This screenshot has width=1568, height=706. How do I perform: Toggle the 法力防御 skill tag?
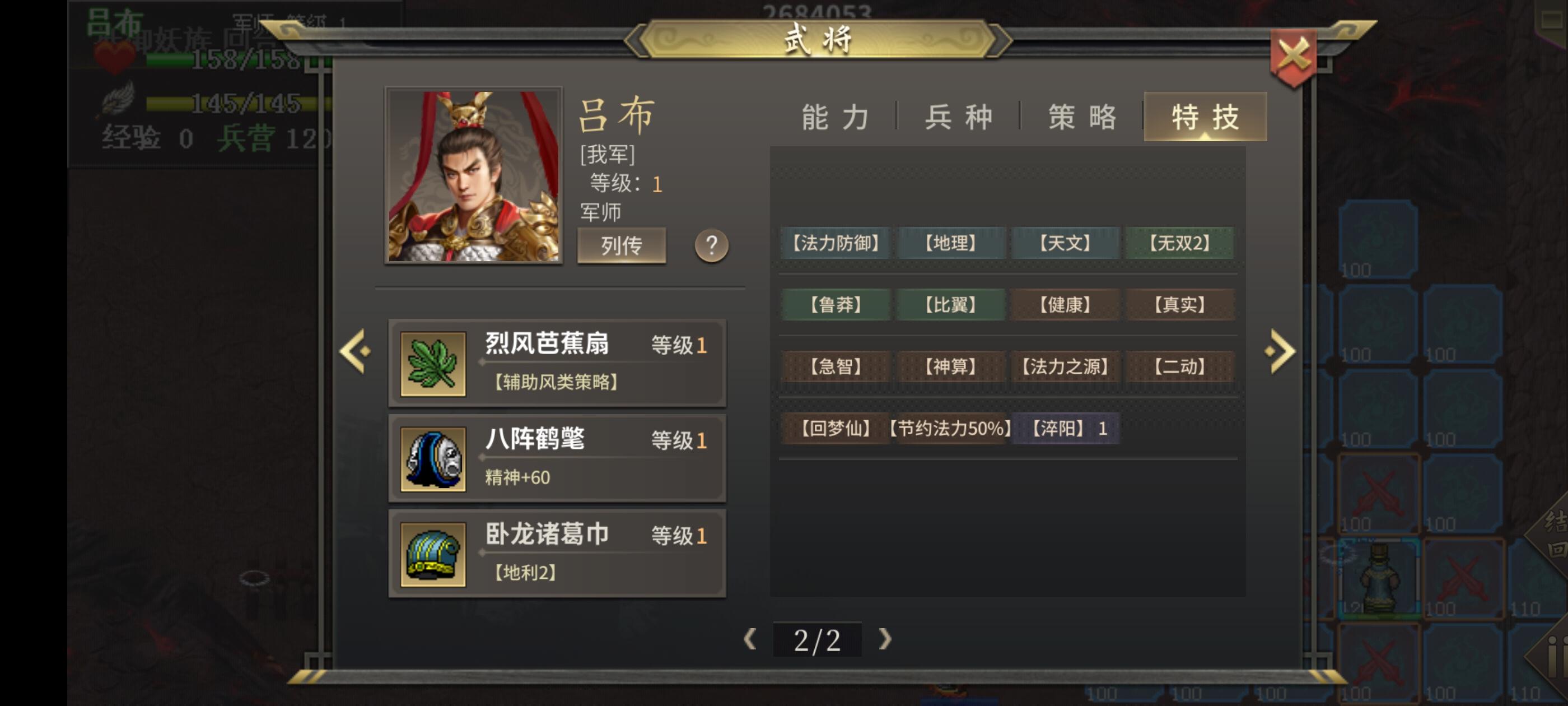coord(834,243)
